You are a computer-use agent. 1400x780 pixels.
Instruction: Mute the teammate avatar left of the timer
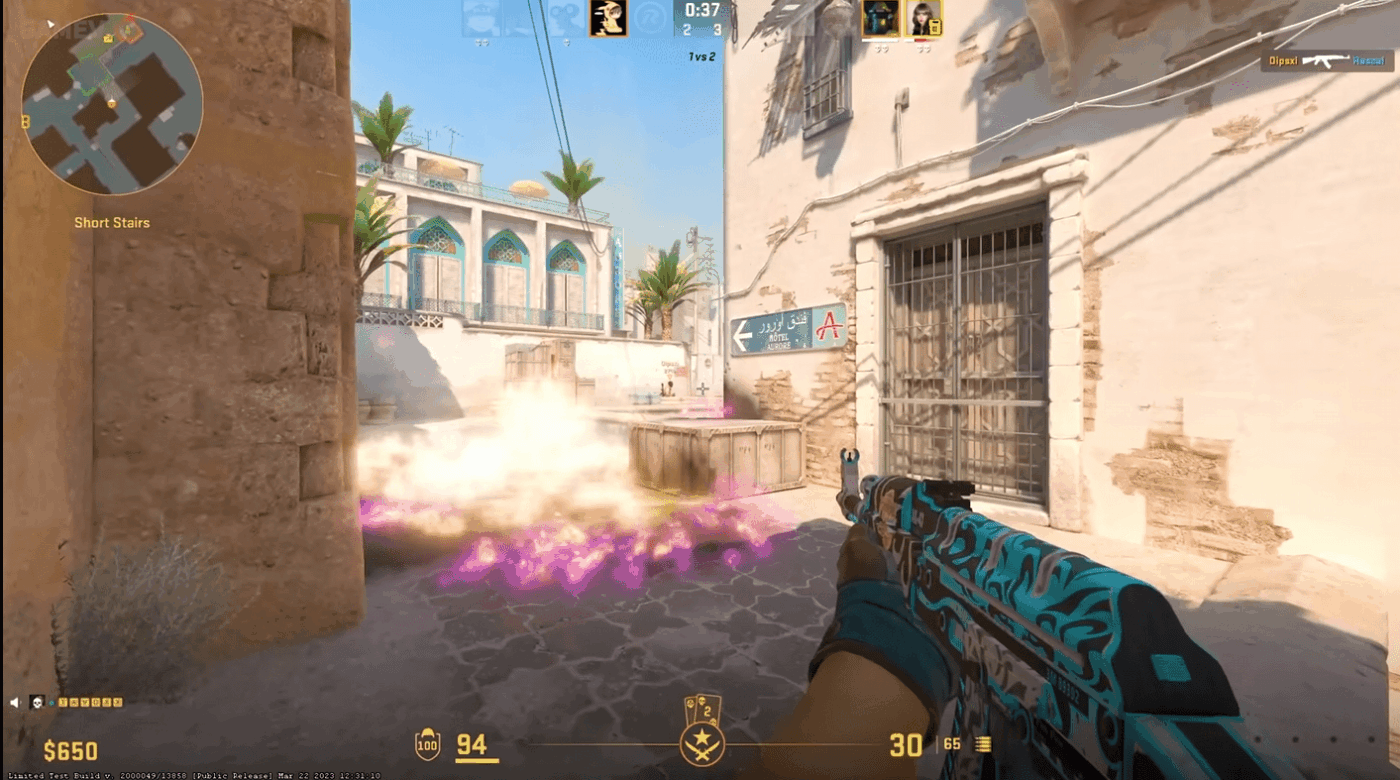tap(606, 18)
